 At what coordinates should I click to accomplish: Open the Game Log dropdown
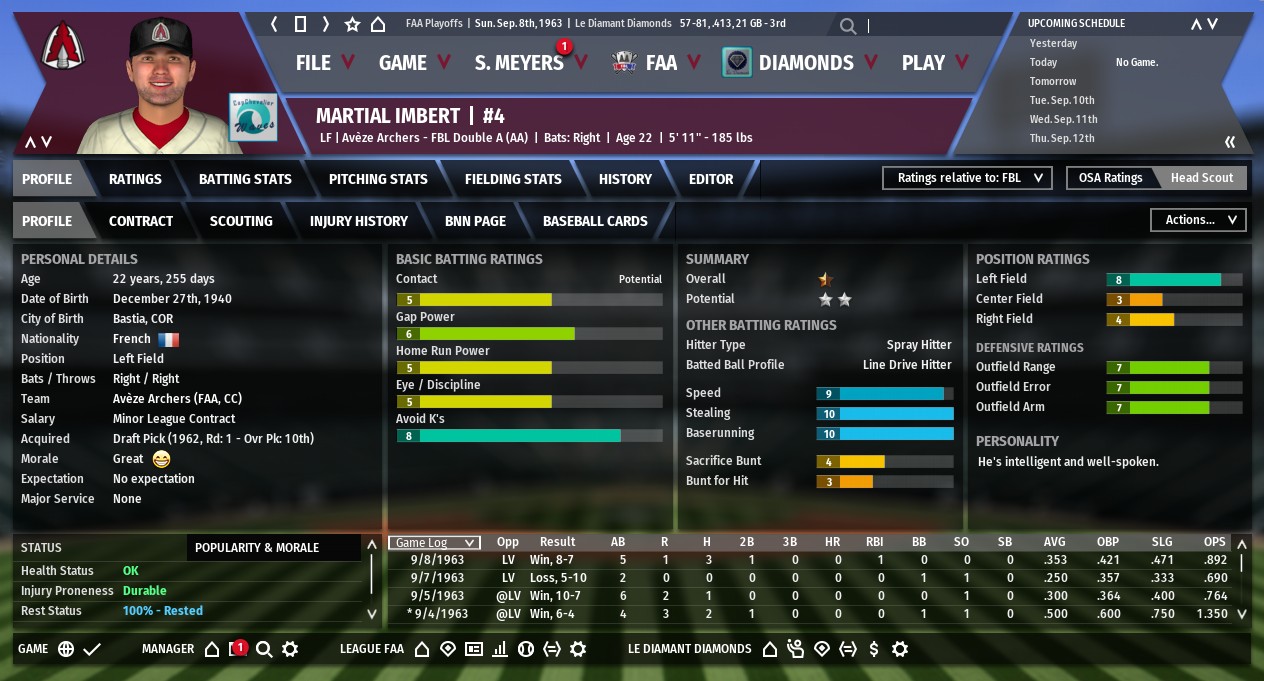pyautogui.click(x=434, y=542)
